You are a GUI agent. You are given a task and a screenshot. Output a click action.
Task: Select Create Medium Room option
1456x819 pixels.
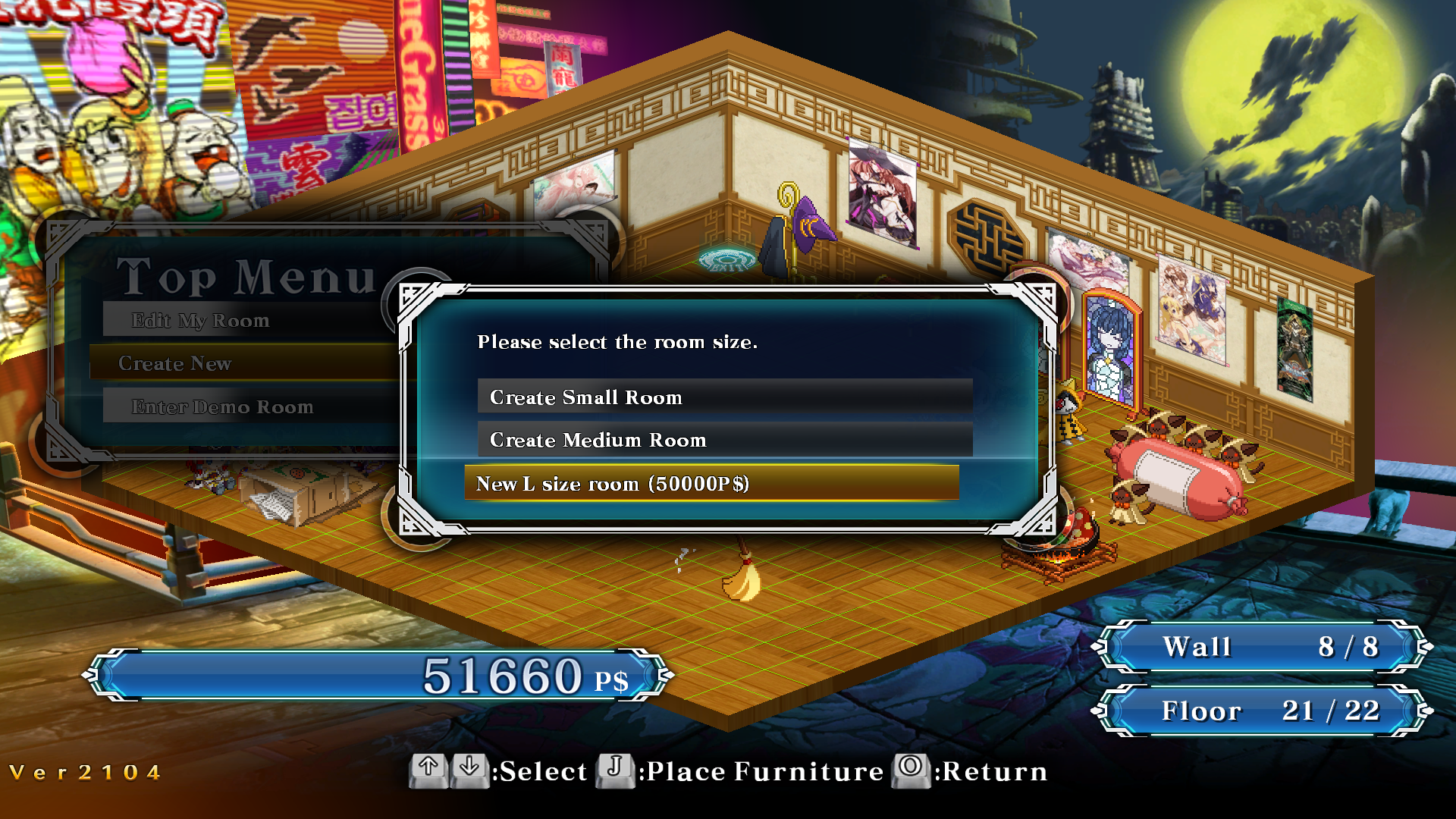(724, 440)
